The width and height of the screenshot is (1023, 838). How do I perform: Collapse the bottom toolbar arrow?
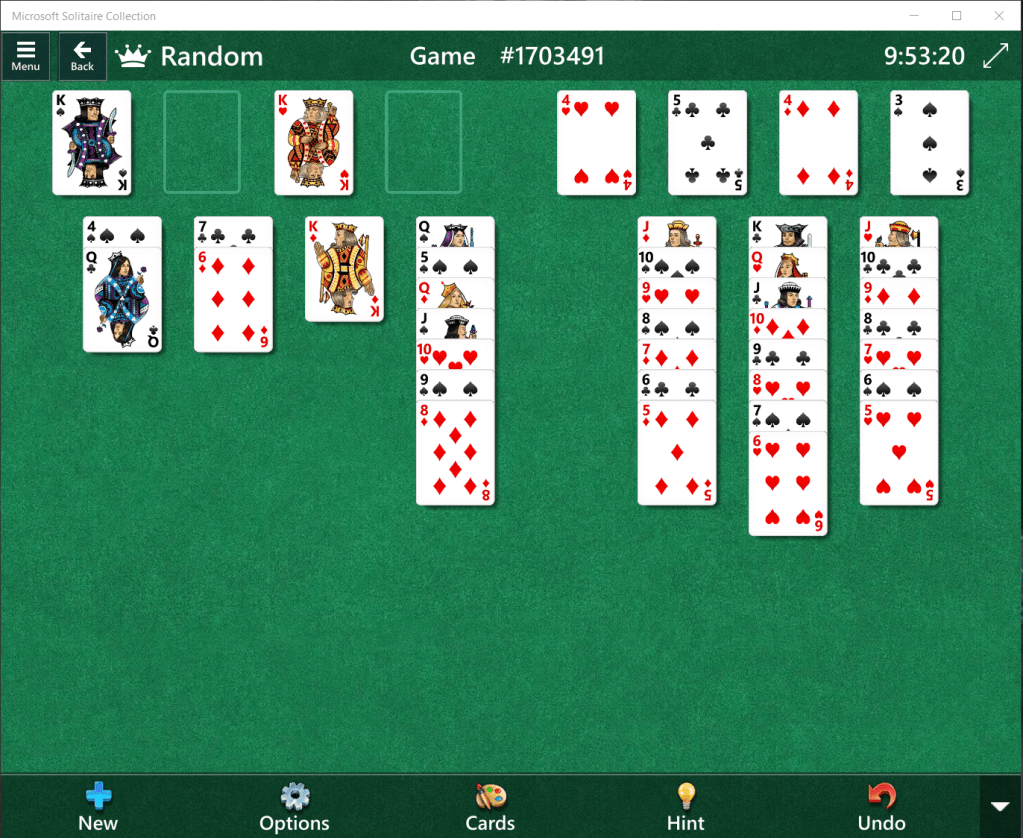(1000, 806)
